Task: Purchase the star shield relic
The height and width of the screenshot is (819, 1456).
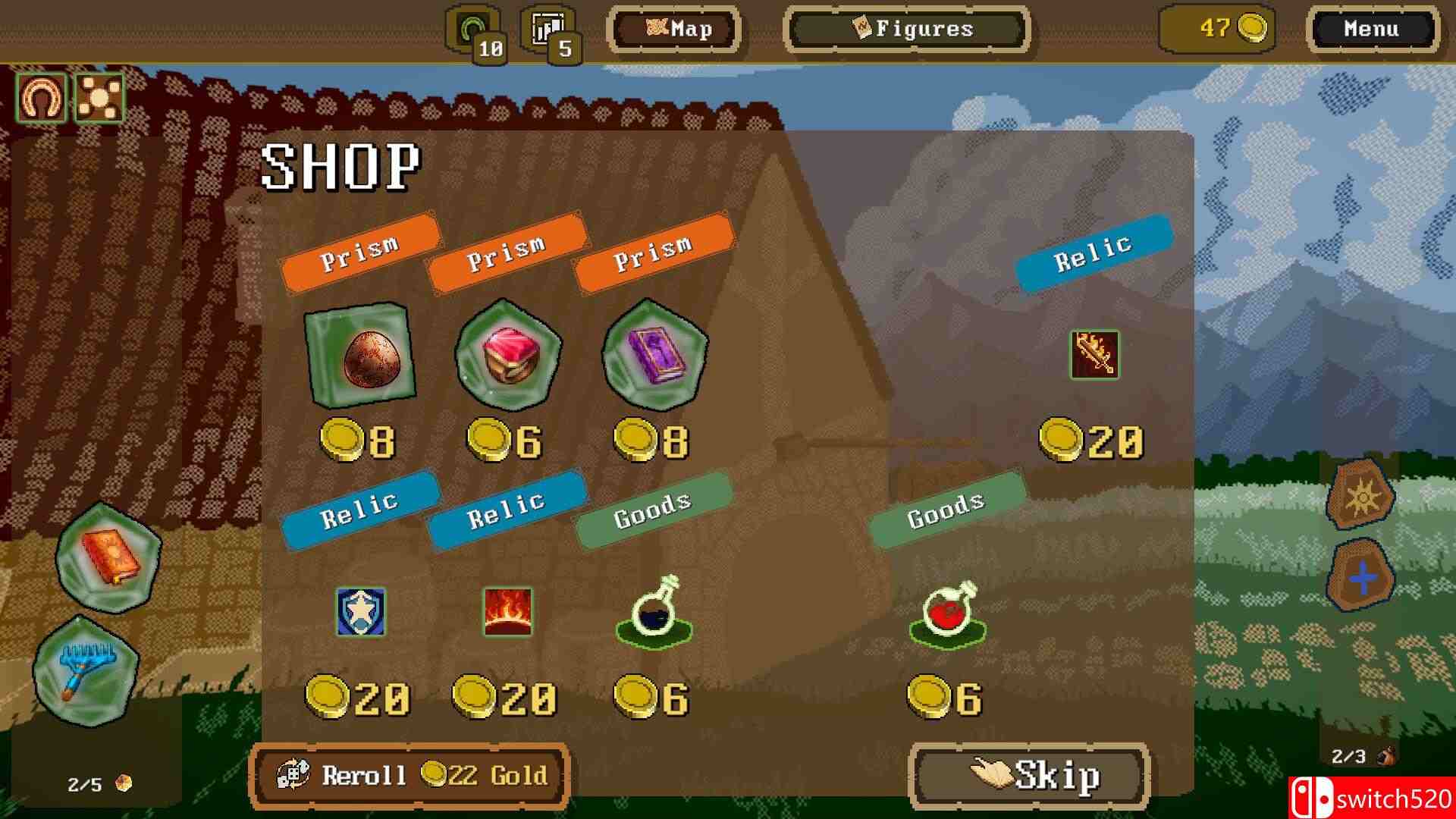Action: pyautogui.click(x=360, y=611)
